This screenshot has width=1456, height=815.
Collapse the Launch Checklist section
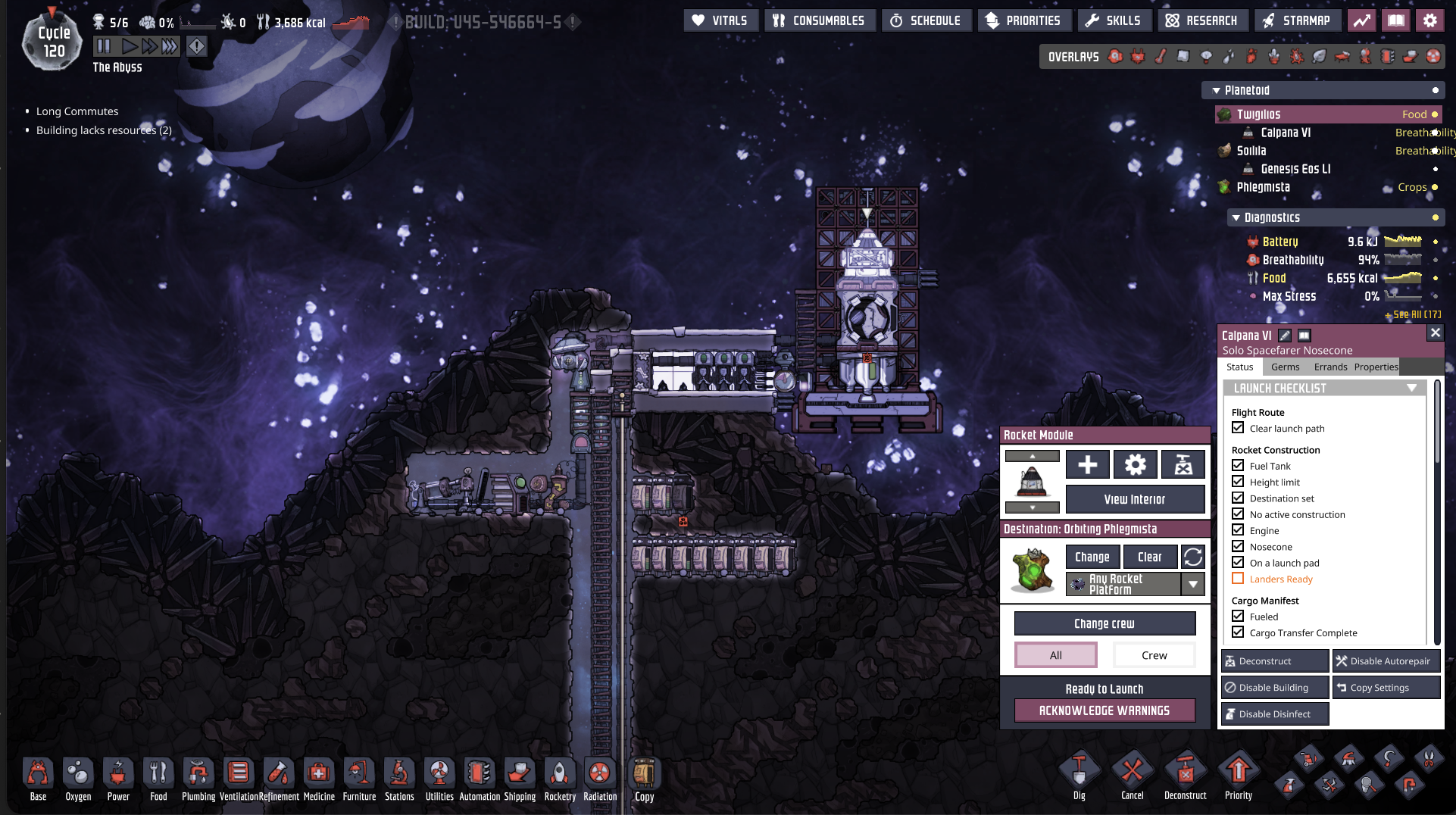pyautogui.click(x=1411, y=388)
